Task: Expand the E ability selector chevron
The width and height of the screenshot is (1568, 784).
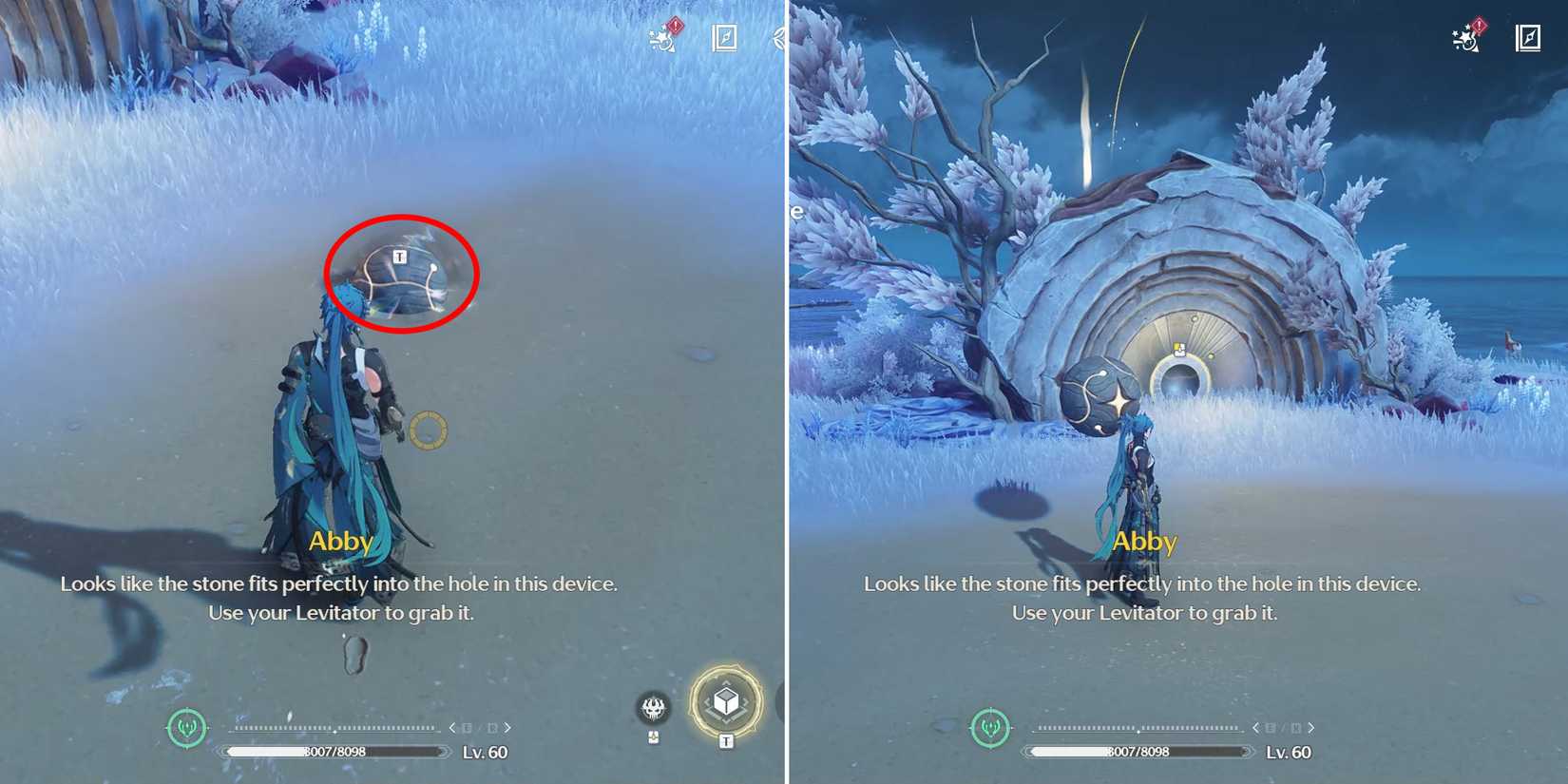Action: (x=452, y=727)
